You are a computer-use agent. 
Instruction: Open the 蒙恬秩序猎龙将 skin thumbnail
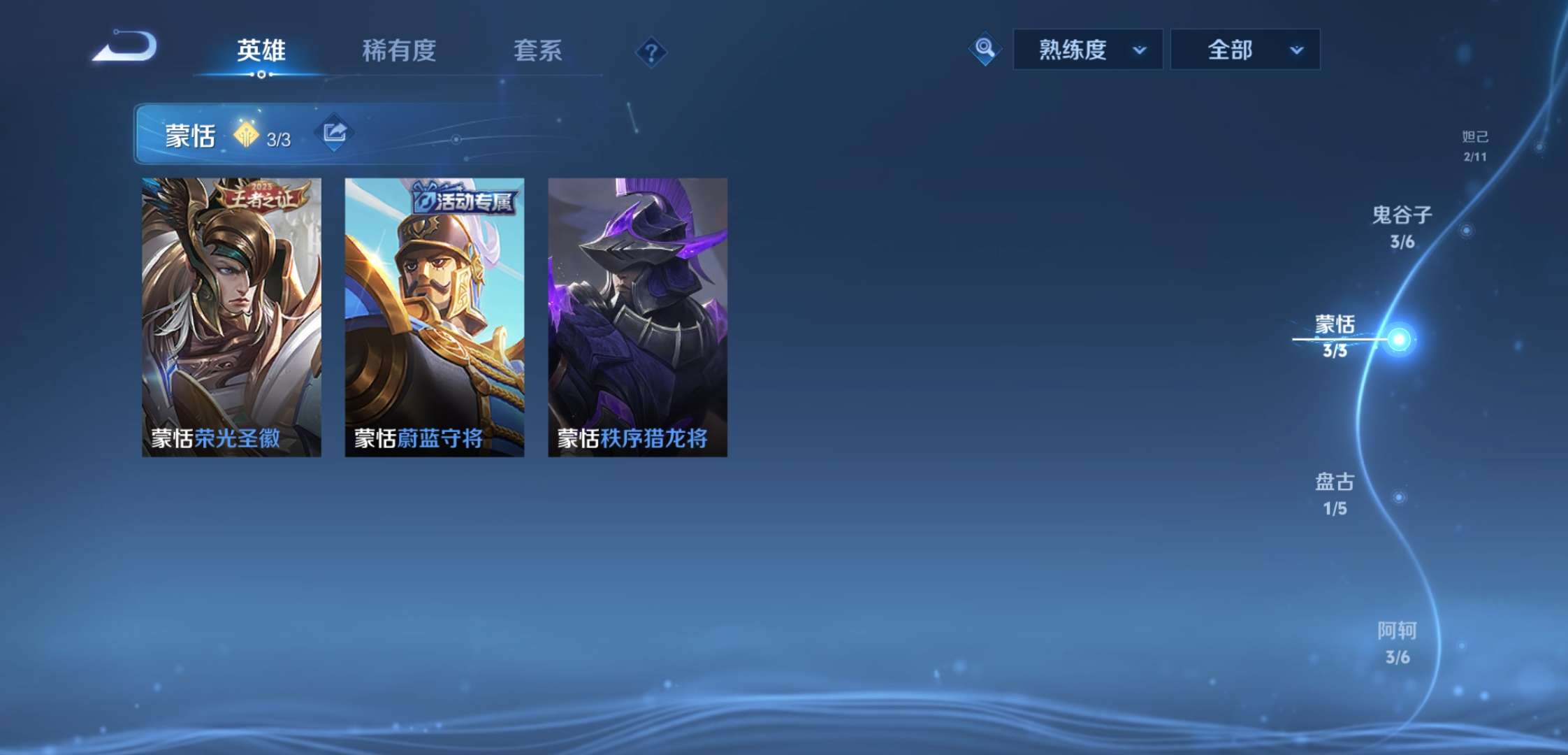638,316
